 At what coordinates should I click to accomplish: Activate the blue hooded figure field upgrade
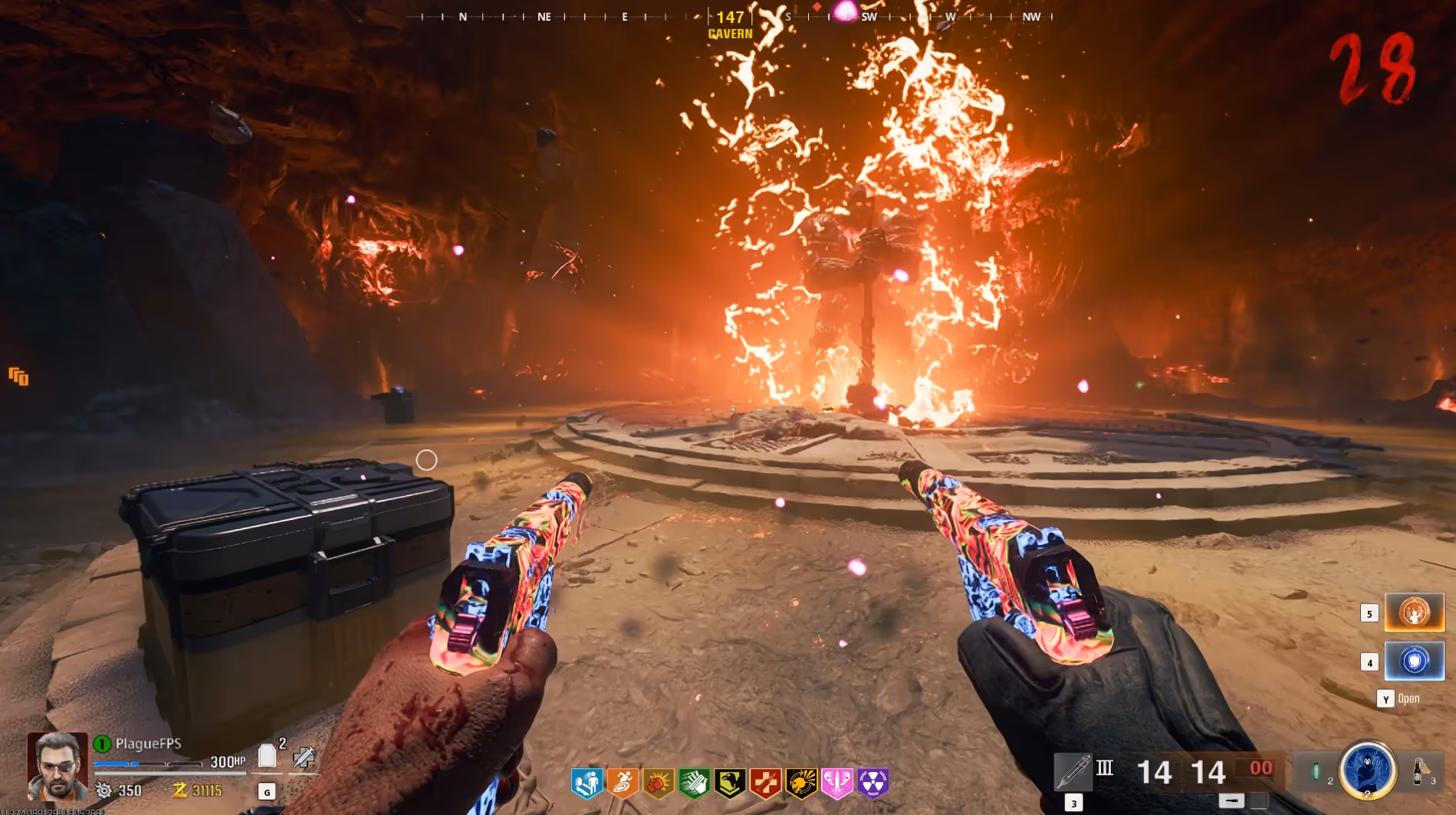pos(1367,770)
